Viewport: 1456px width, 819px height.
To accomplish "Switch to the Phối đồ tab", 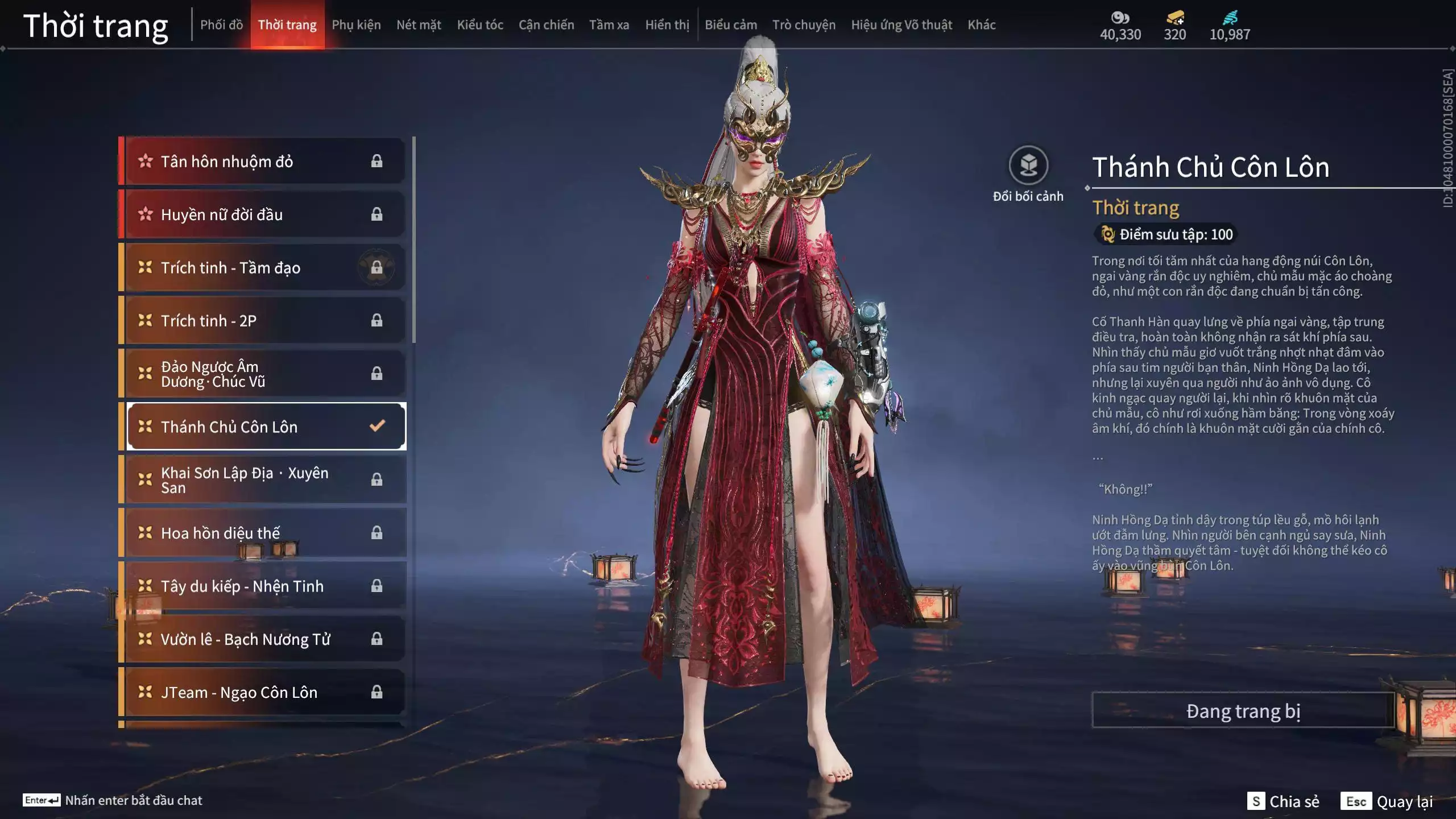I will tap(221, 25).
